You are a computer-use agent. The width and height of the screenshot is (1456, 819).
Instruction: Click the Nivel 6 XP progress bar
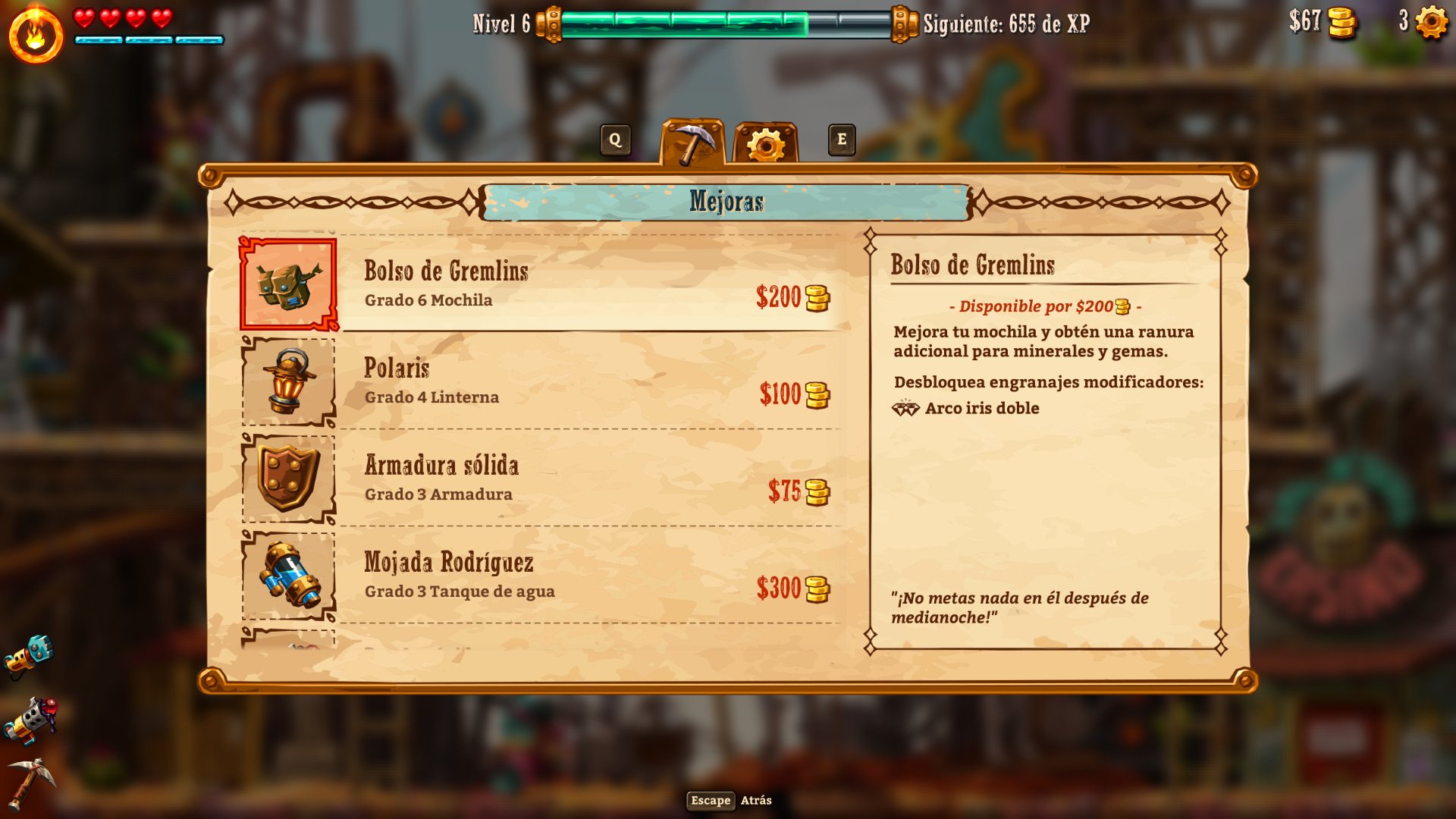tap(720, 23)
